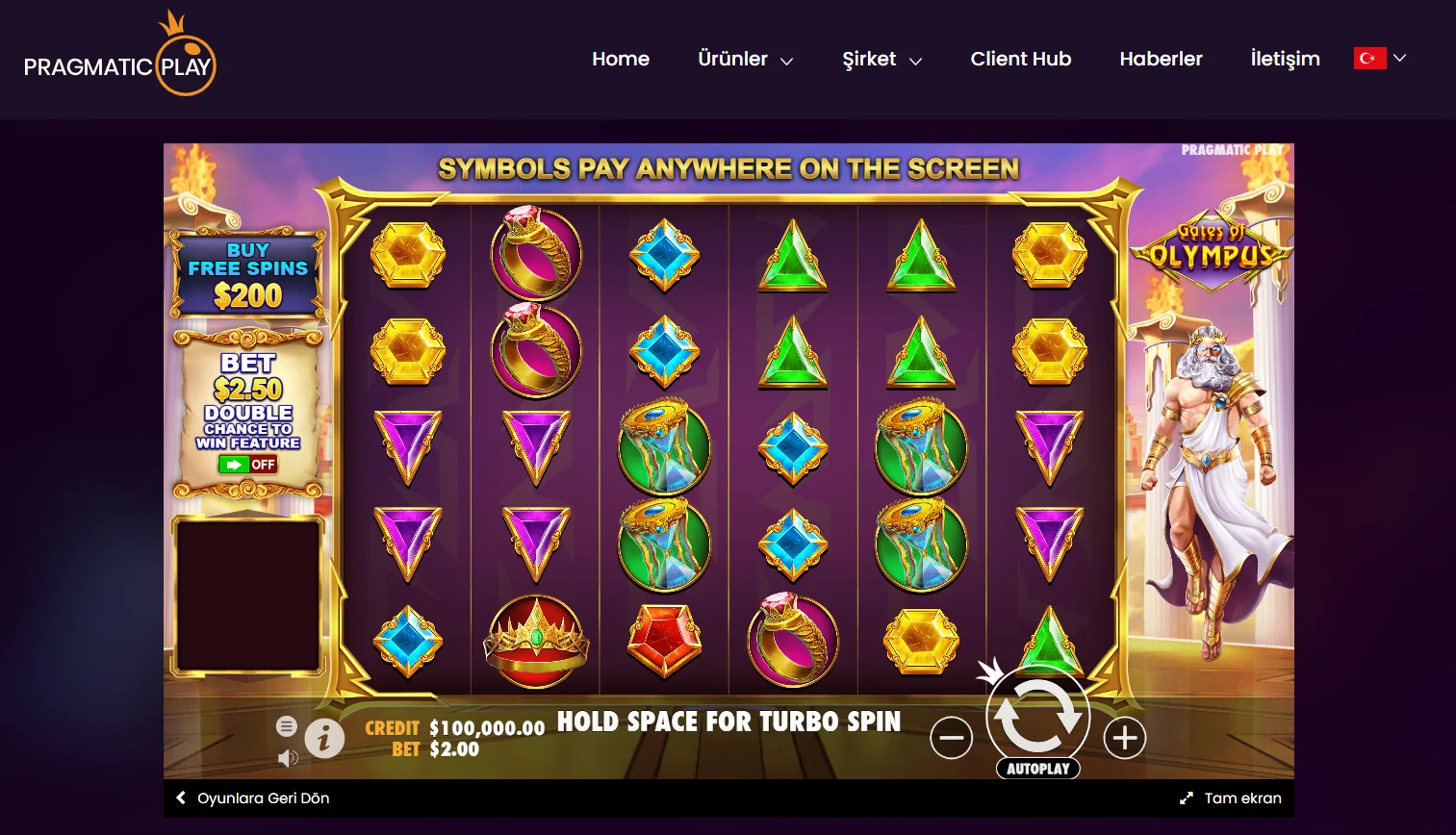Viewport: 1456px width, 835px height.
Task: Open the Haberler menu item
Action: tap(1161, 59)
